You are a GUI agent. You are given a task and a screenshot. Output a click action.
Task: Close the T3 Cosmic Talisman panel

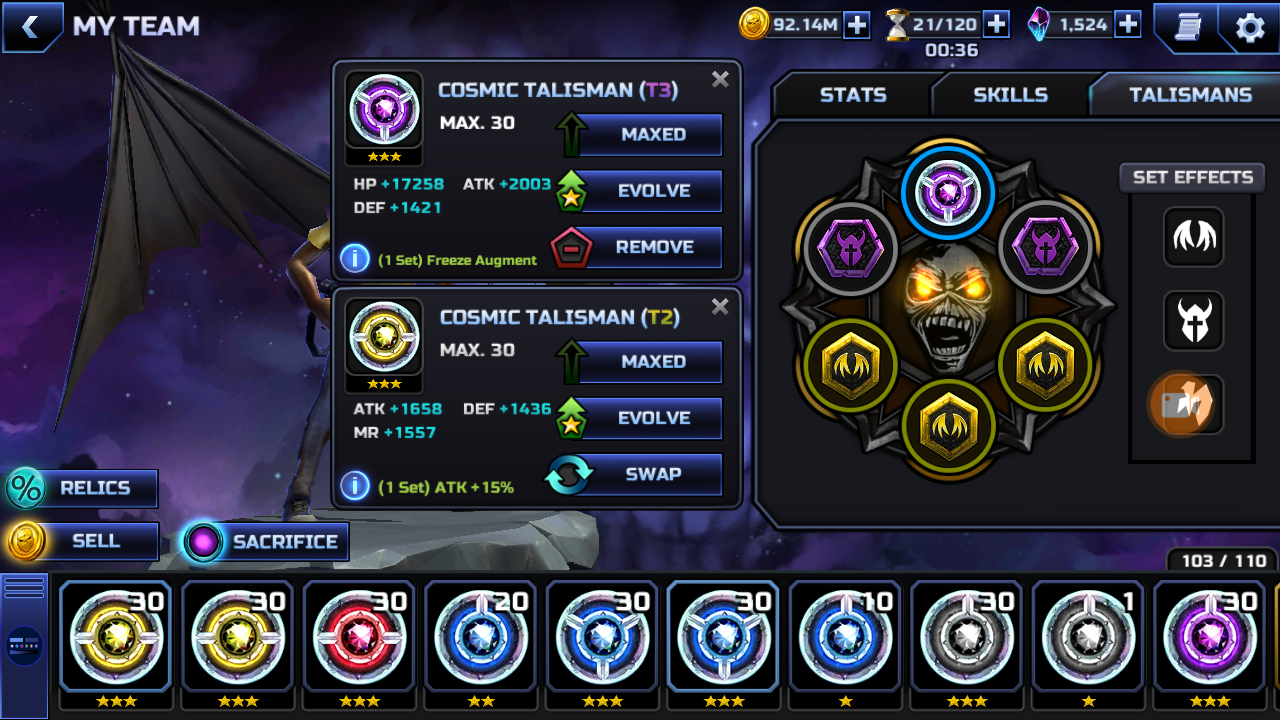[720, 80]
